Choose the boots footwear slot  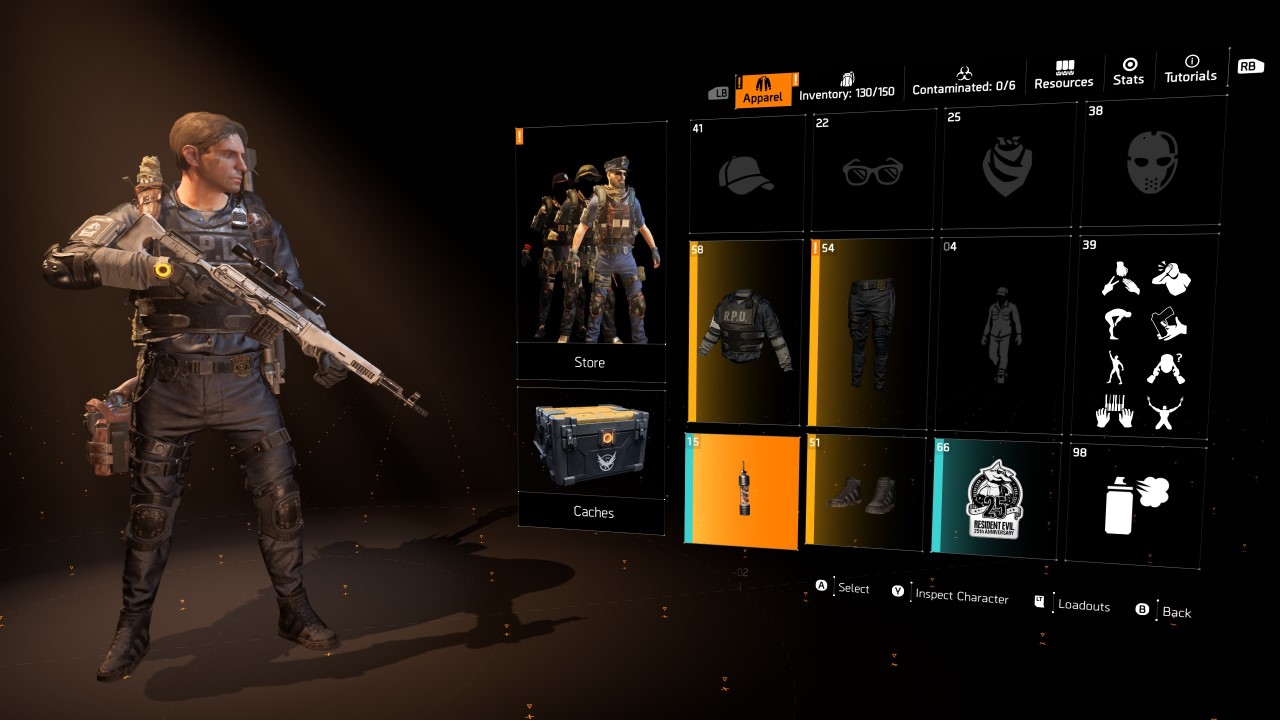point(867,492)
